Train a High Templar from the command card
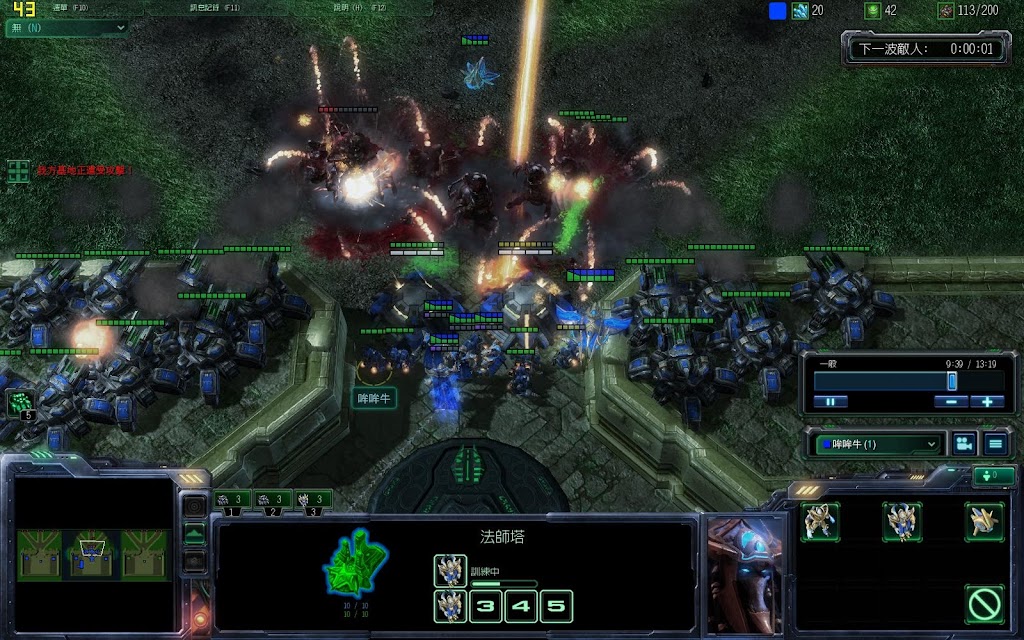This screenshot has width=1024, height=640. (x=902, y=521)
